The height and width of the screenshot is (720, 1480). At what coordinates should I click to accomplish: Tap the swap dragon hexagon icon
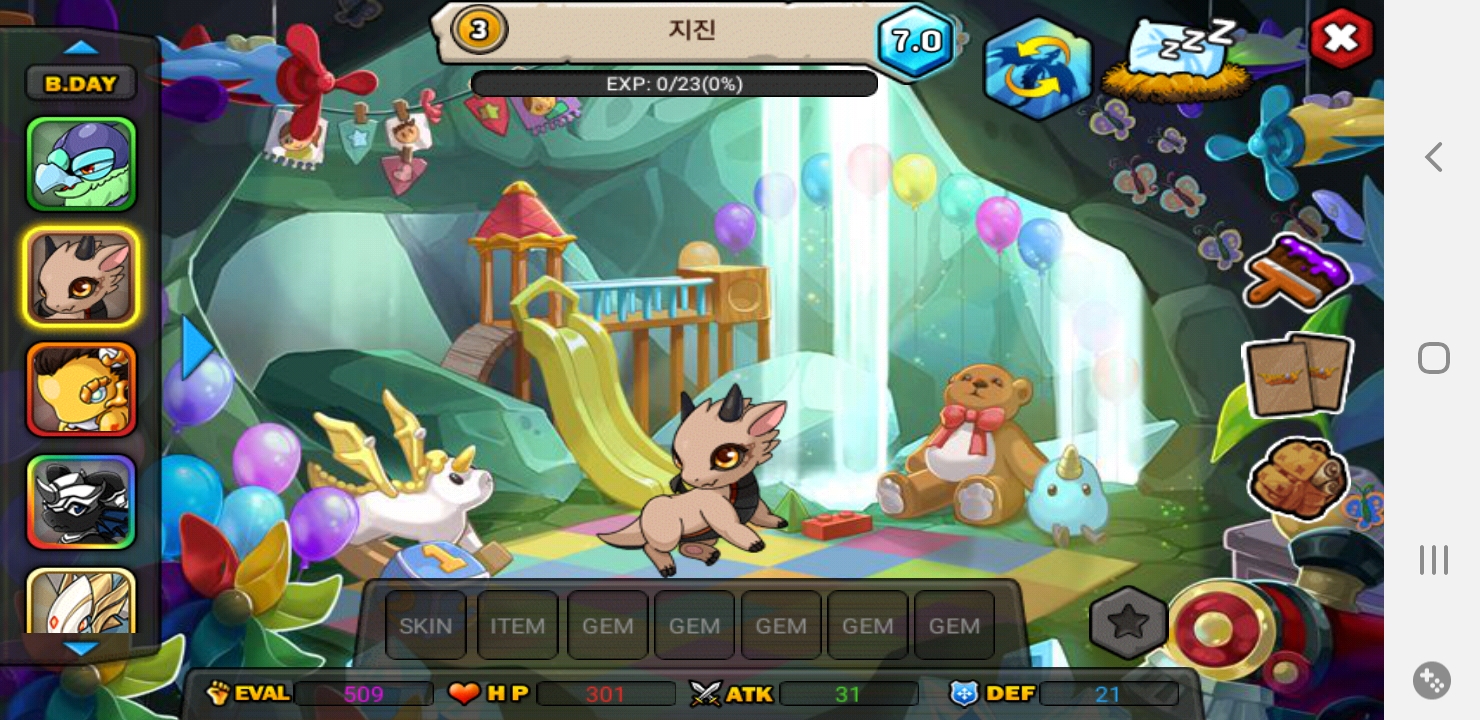coord(1037,68)
